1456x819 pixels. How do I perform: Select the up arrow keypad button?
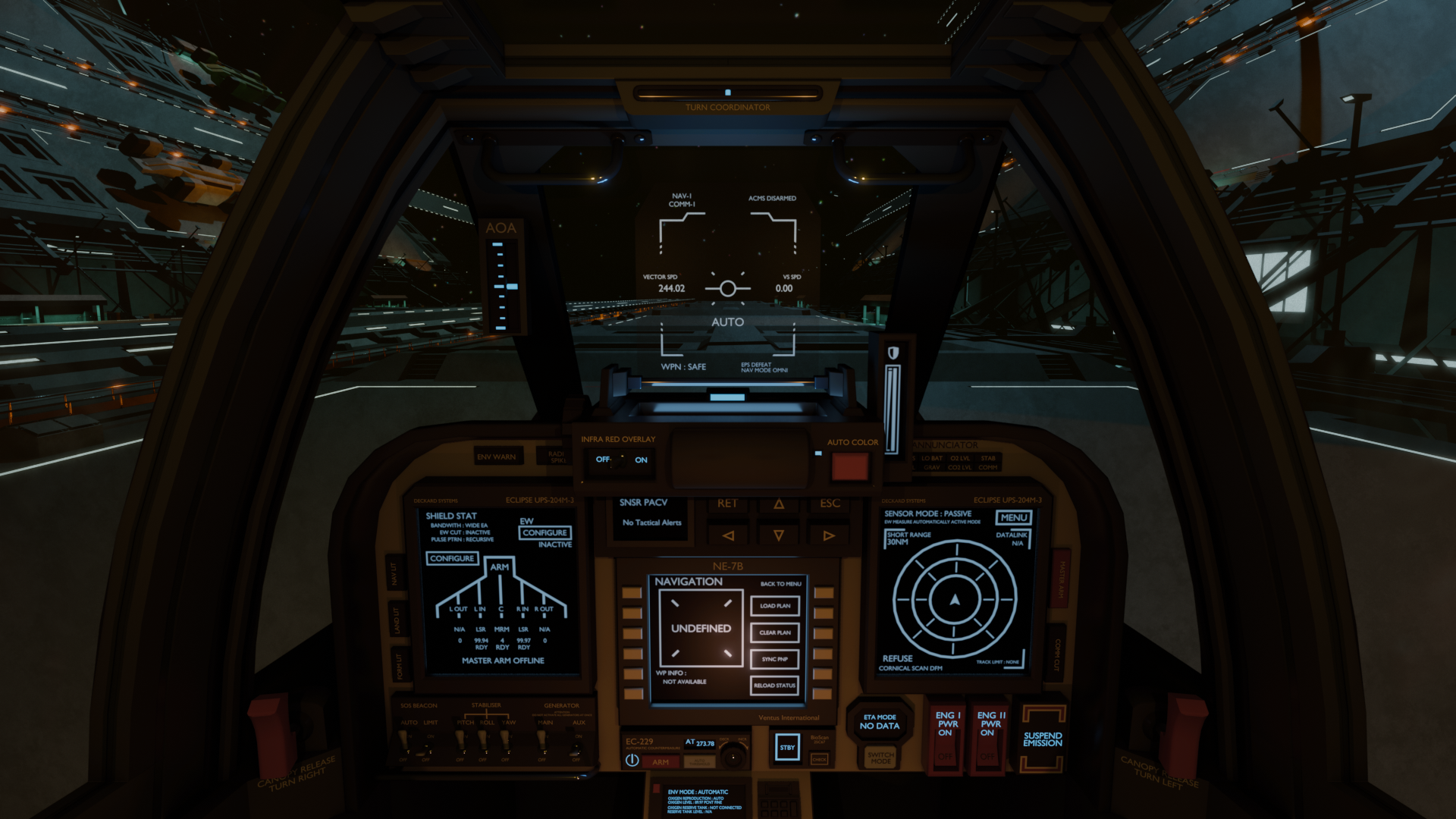(779, 504)
